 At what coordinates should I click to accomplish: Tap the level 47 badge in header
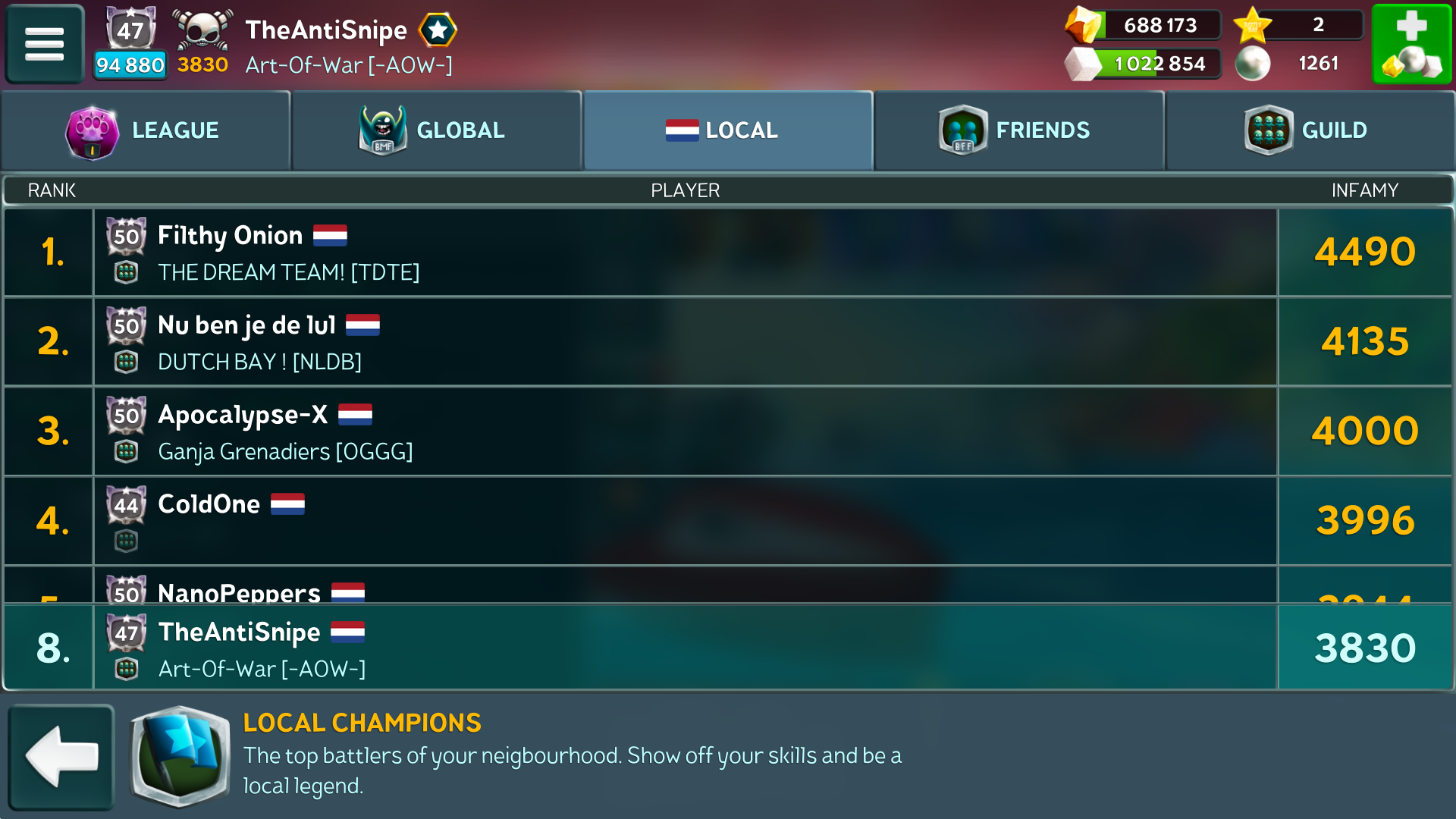[130, 30]
